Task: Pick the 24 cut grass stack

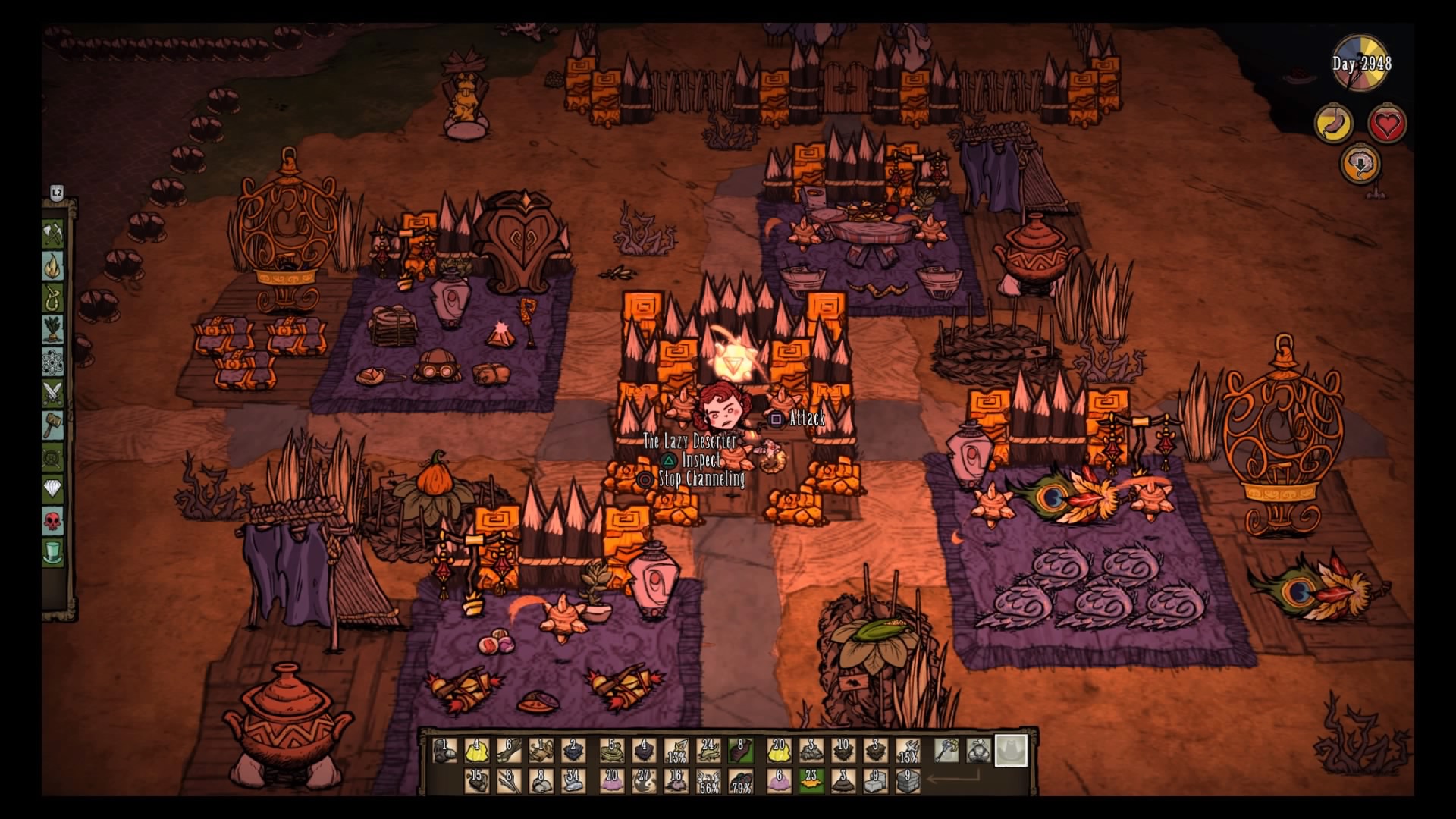Action: (708, 751)
